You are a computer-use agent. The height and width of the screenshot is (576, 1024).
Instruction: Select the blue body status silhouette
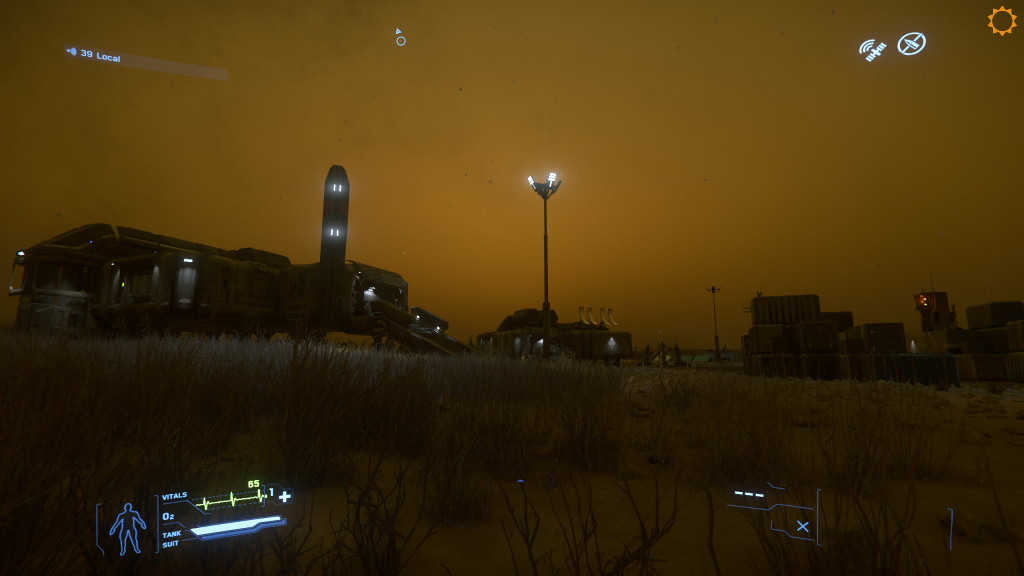[127, 528]
